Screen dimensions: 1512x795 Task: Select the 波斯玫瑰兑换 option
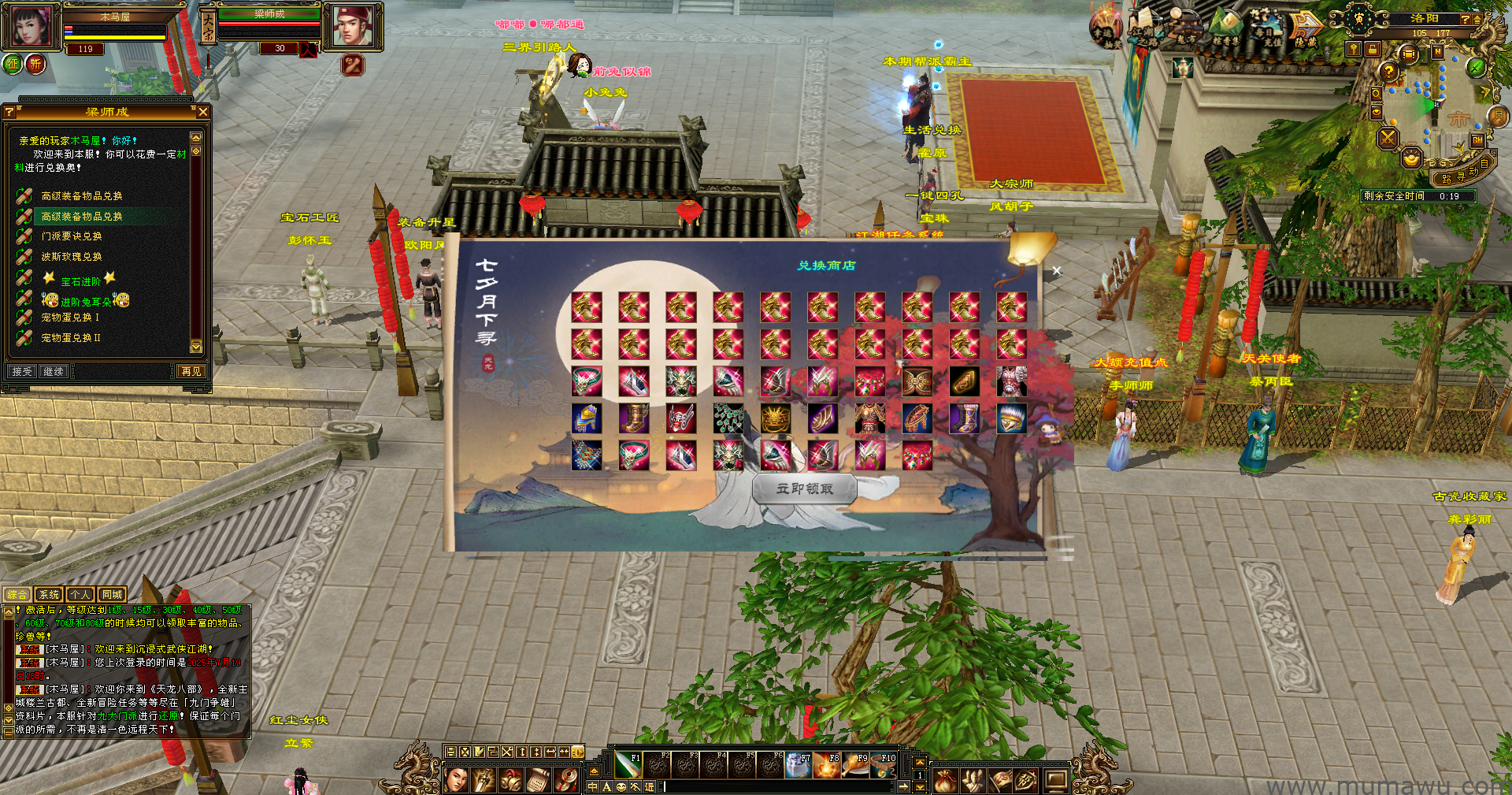pos(71,257)
